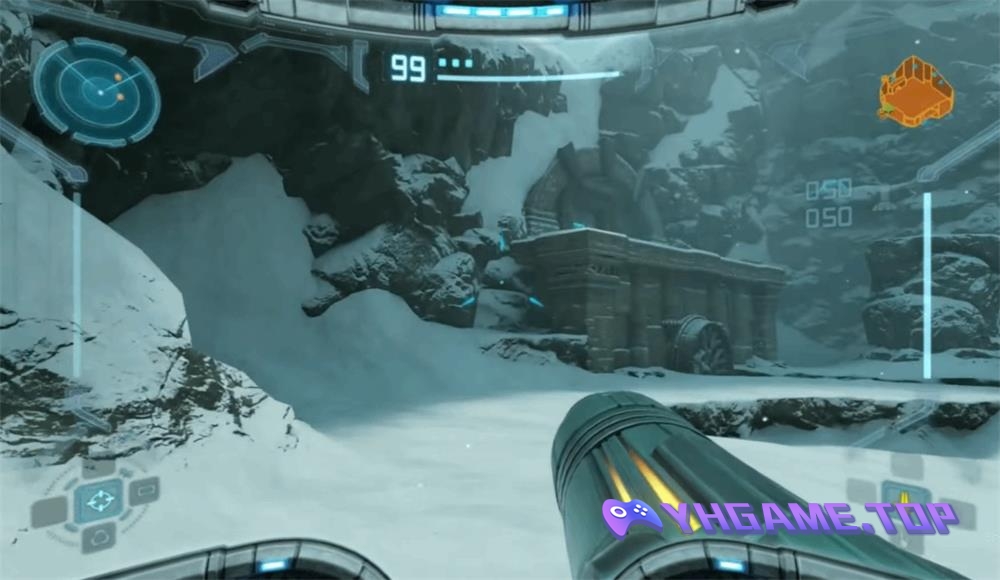This screenshot has height=580, width=1000.
Task: Switch to the Scan Visor rectangle icon
Action: [145, 491]
